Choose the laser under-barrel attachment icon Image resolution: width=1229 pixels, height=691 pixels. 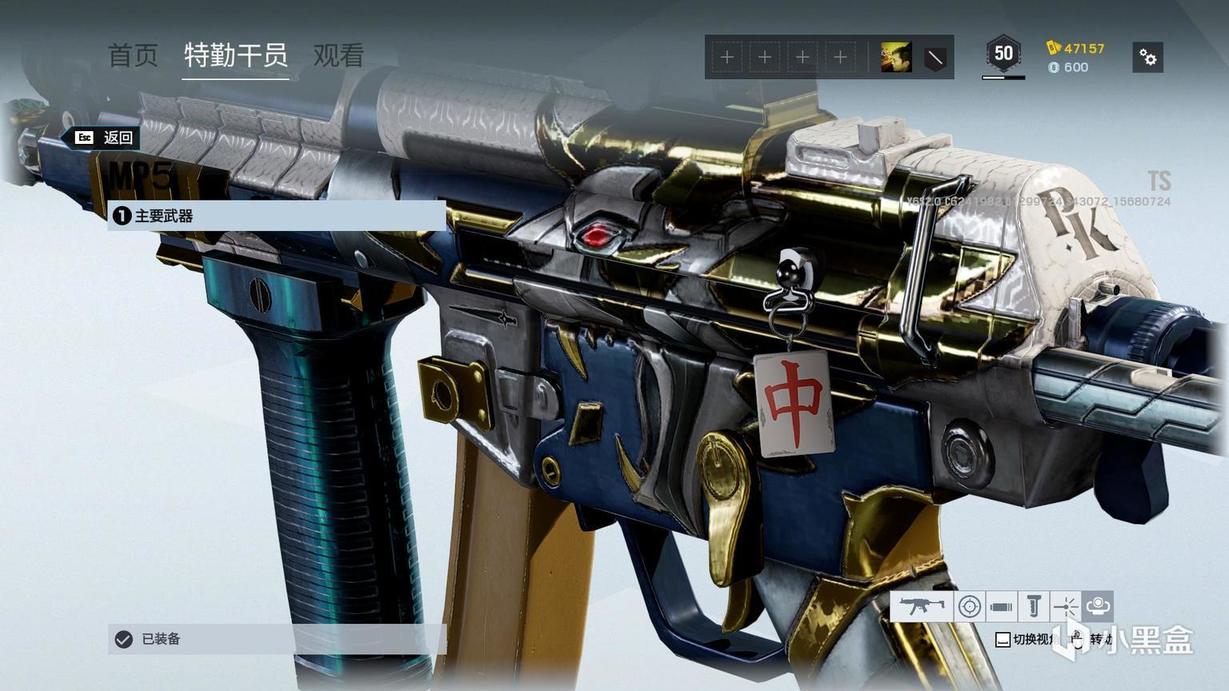click(1065, 606)
